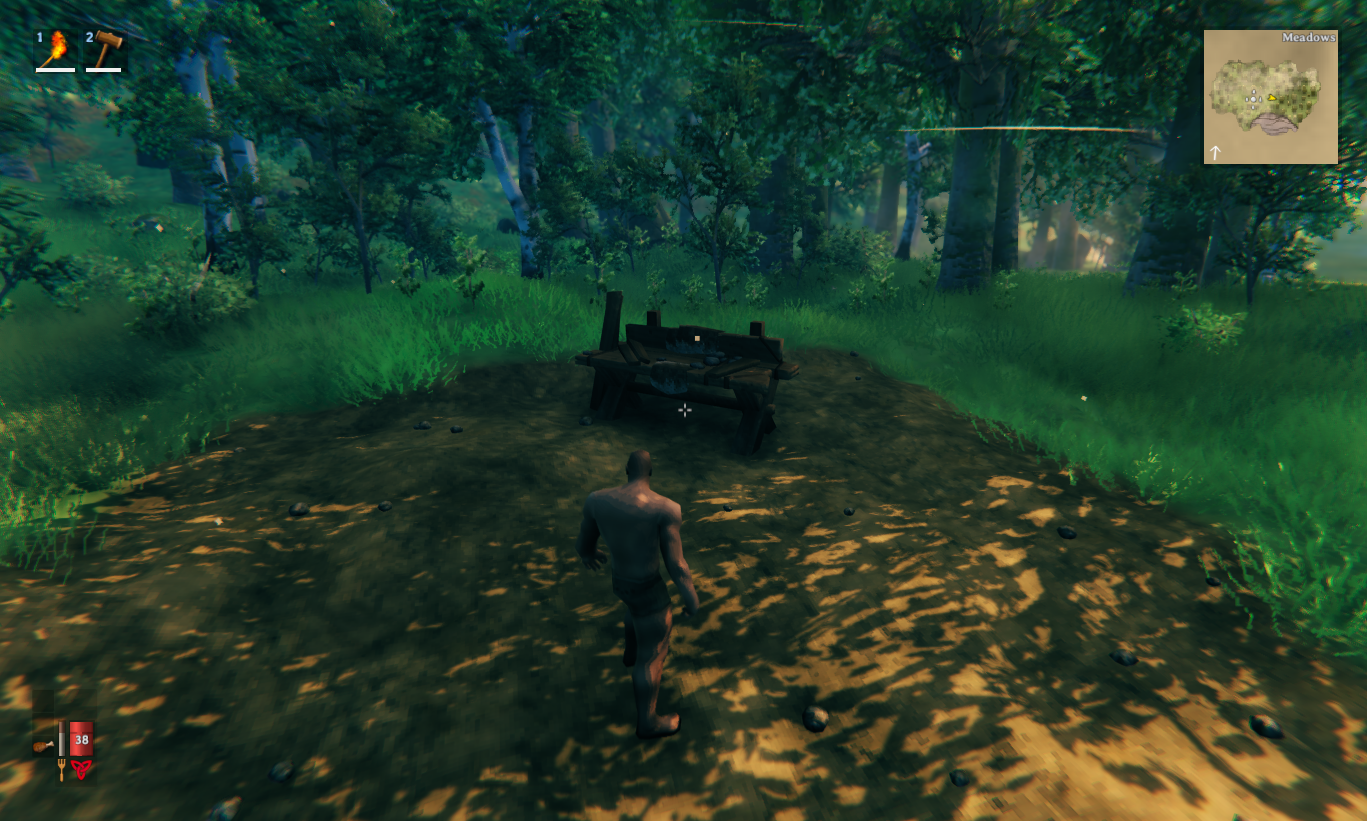Equip the hammer from hotbar slot 2

pos(106,49)
